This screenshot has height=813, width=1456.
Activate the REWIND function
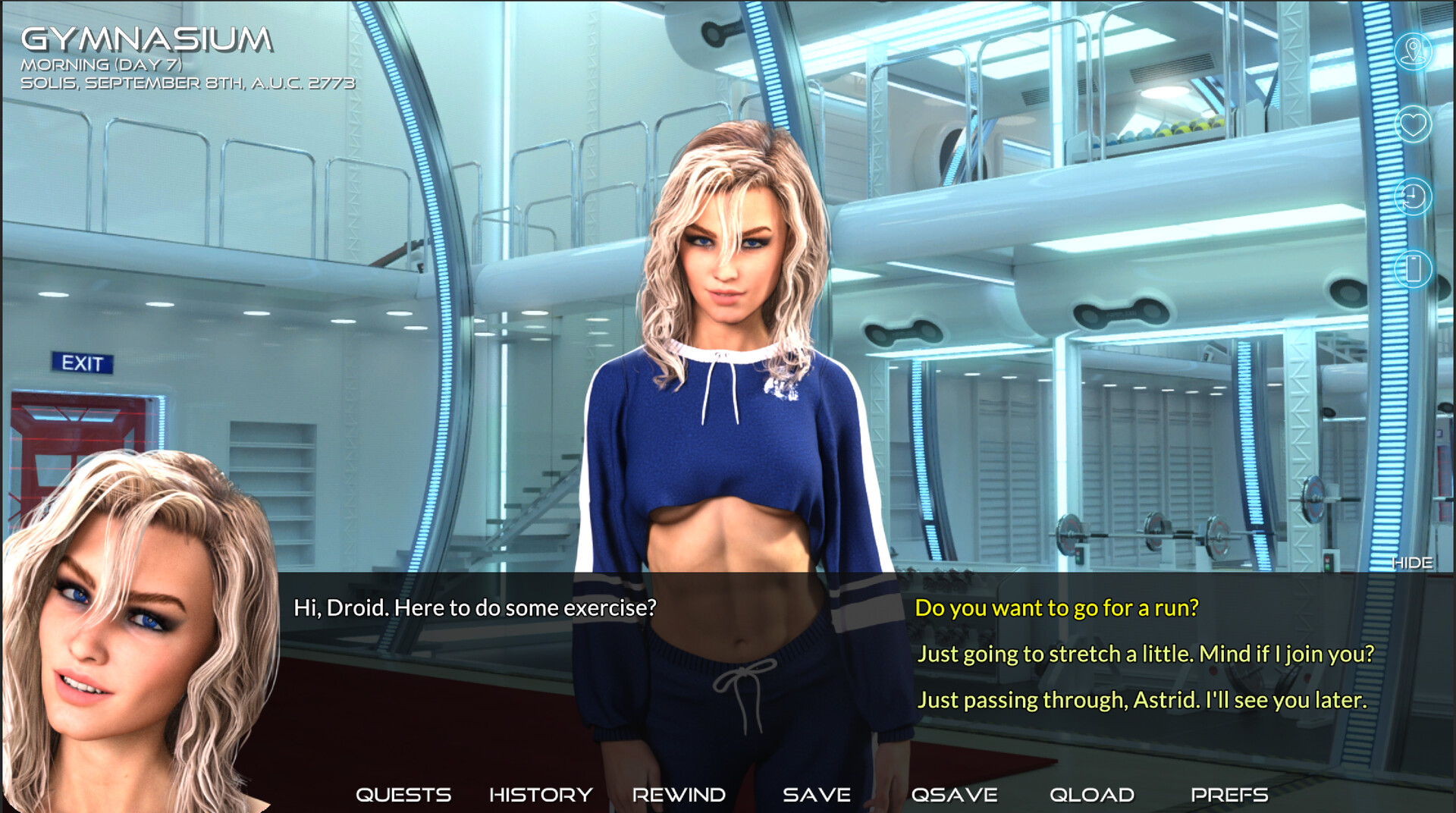[677, 795]
